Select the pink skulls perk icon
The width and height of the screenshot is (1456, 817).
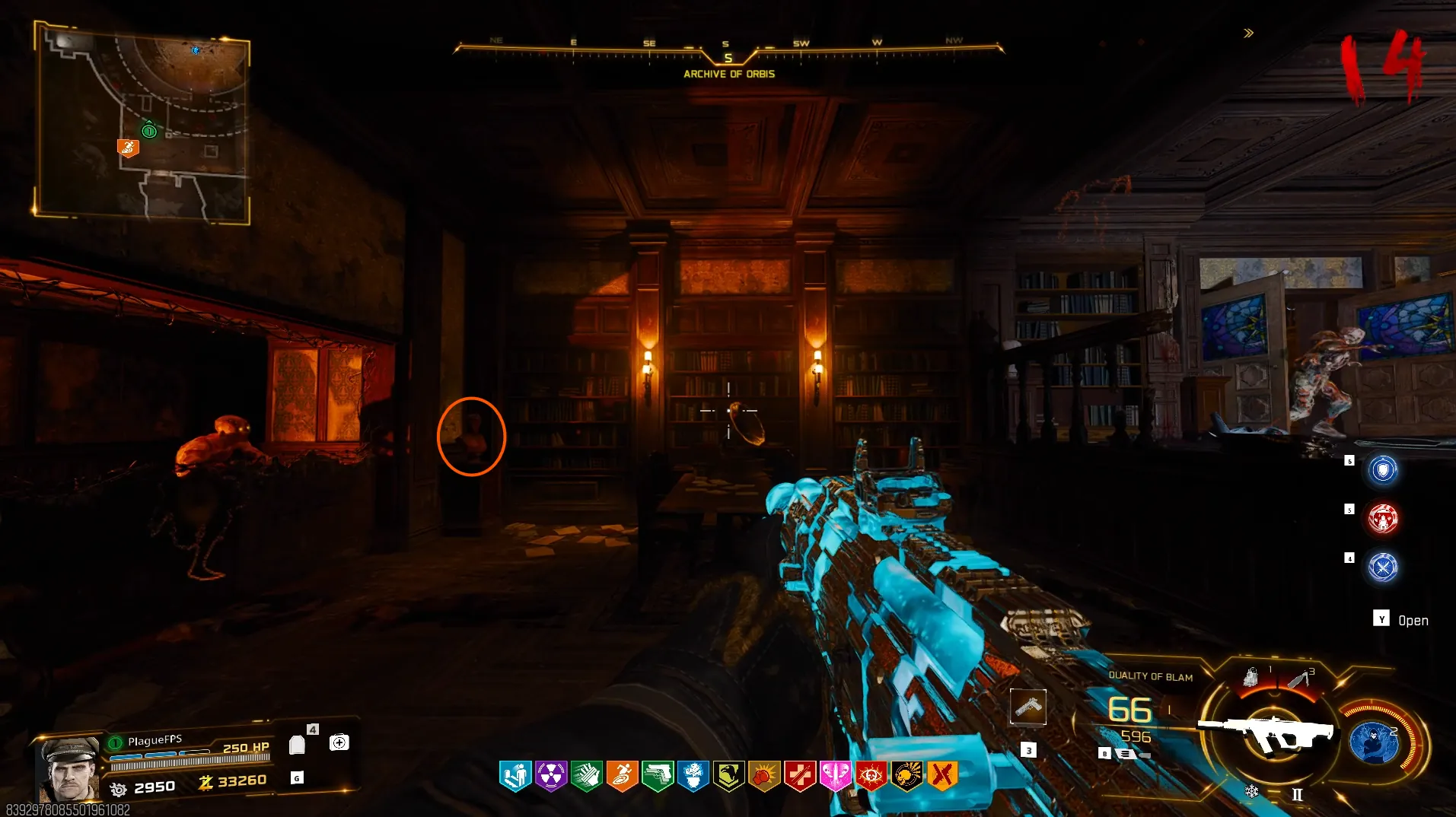pyautogui.click(x=836, y=776)
